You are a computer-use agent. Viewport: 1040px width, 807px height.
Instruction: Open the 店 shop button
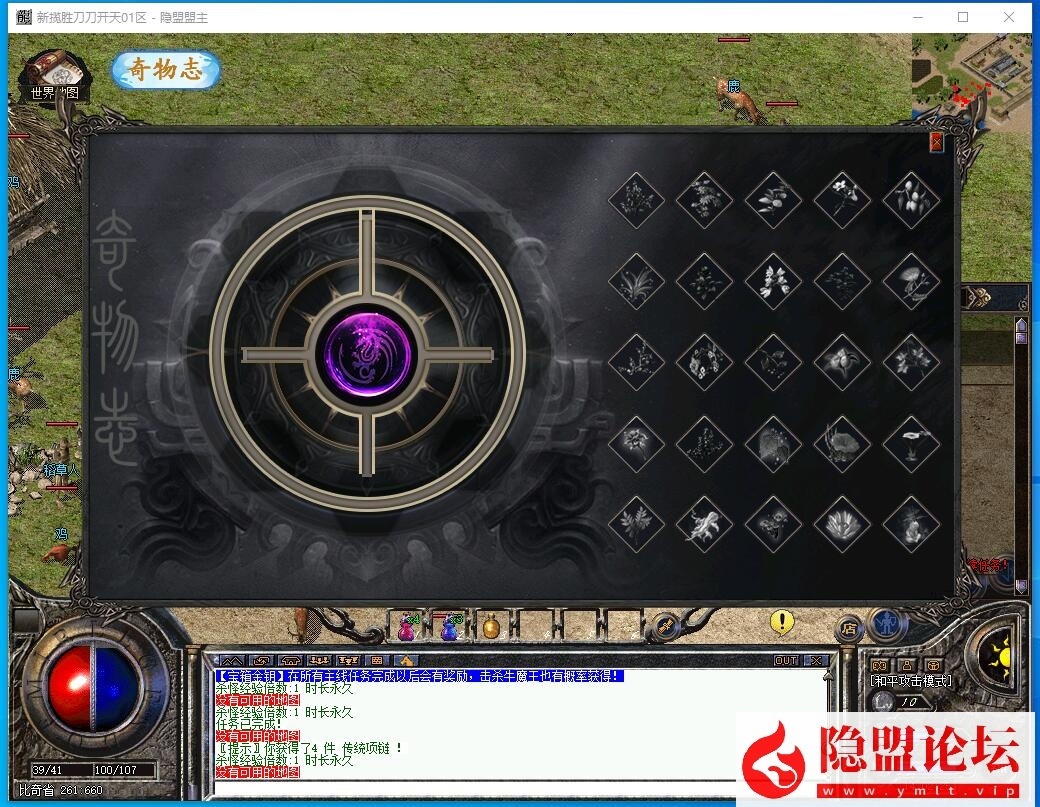tap(849, 628)
